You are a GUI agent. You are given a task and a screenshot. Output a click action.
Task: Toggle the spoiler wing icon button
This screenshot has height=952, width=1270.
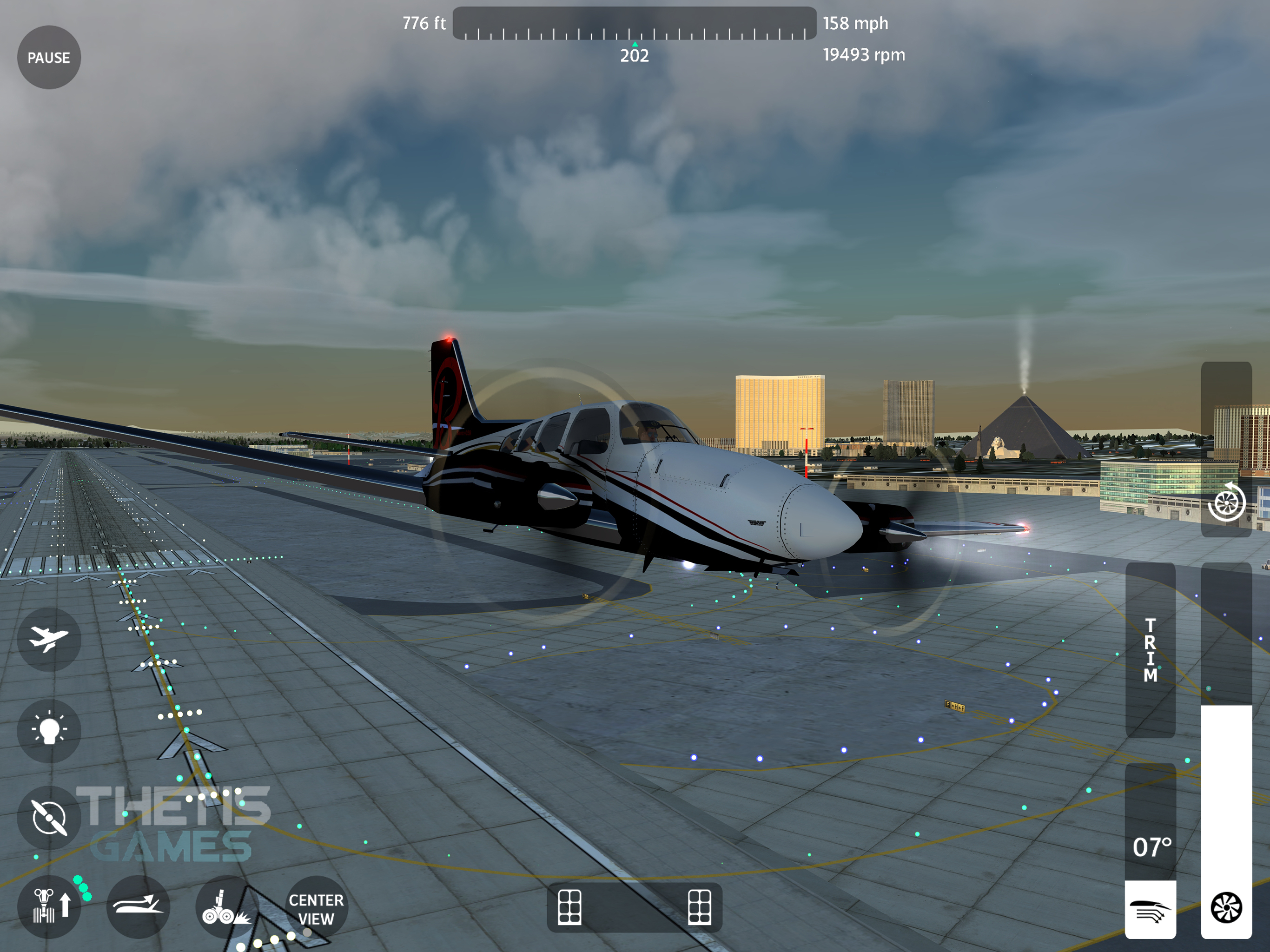pyautogui.click(x=138, y=906)
